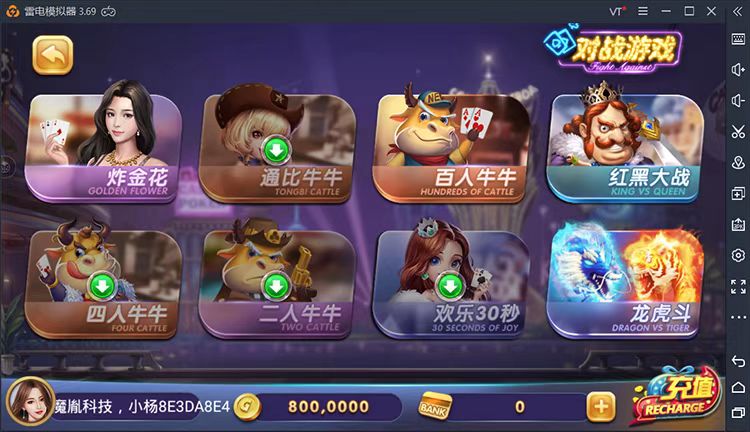
Task: View the player avatar profile
Action: (x=30, y=402)
